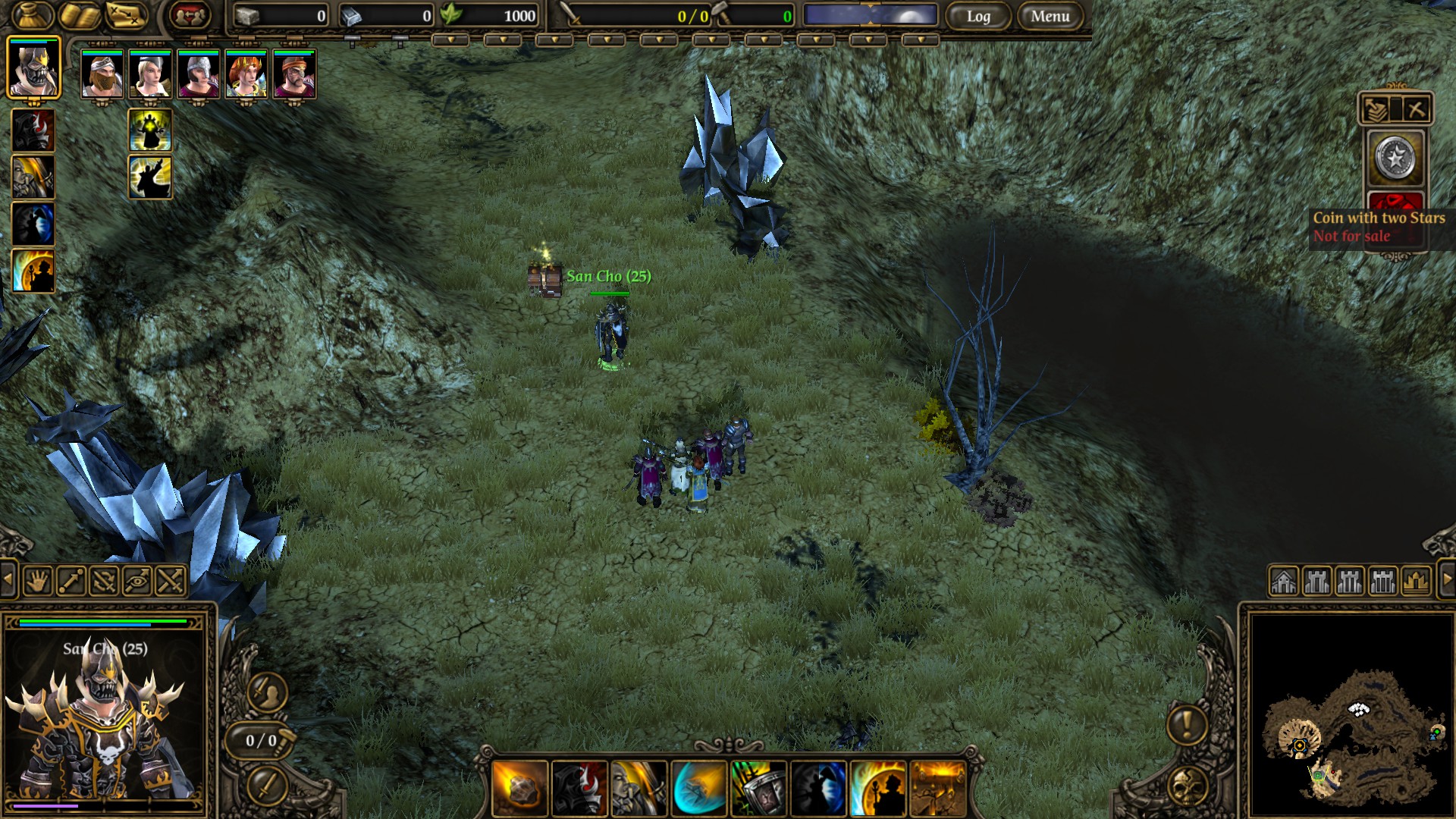Viewport: 1456px width, 819px height.
Task: Open the treasure map scroll icon
Action: [x=126, y=14]
